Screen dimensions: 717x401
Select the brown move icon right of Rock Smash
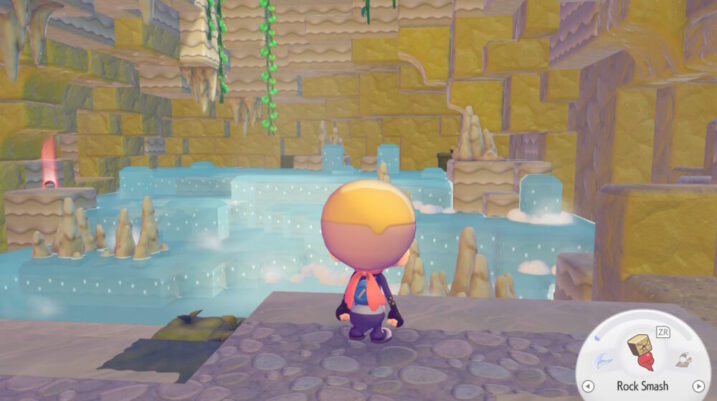click(680, 359)
